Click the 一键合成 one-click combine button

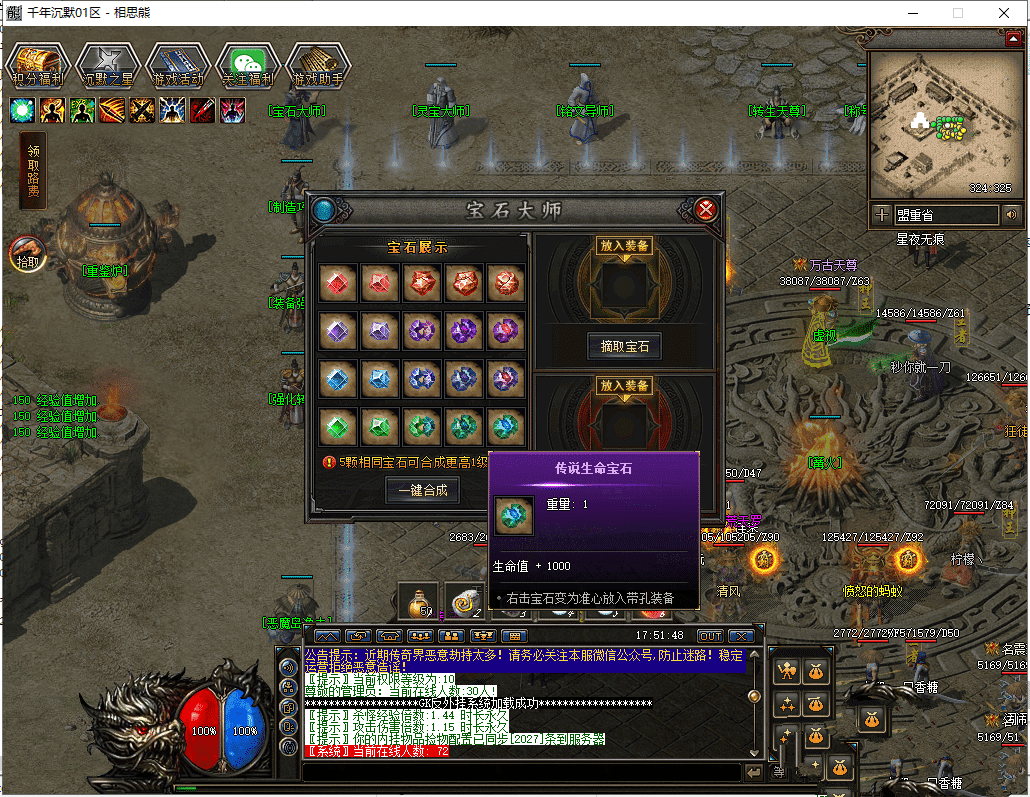pos(423,490)
